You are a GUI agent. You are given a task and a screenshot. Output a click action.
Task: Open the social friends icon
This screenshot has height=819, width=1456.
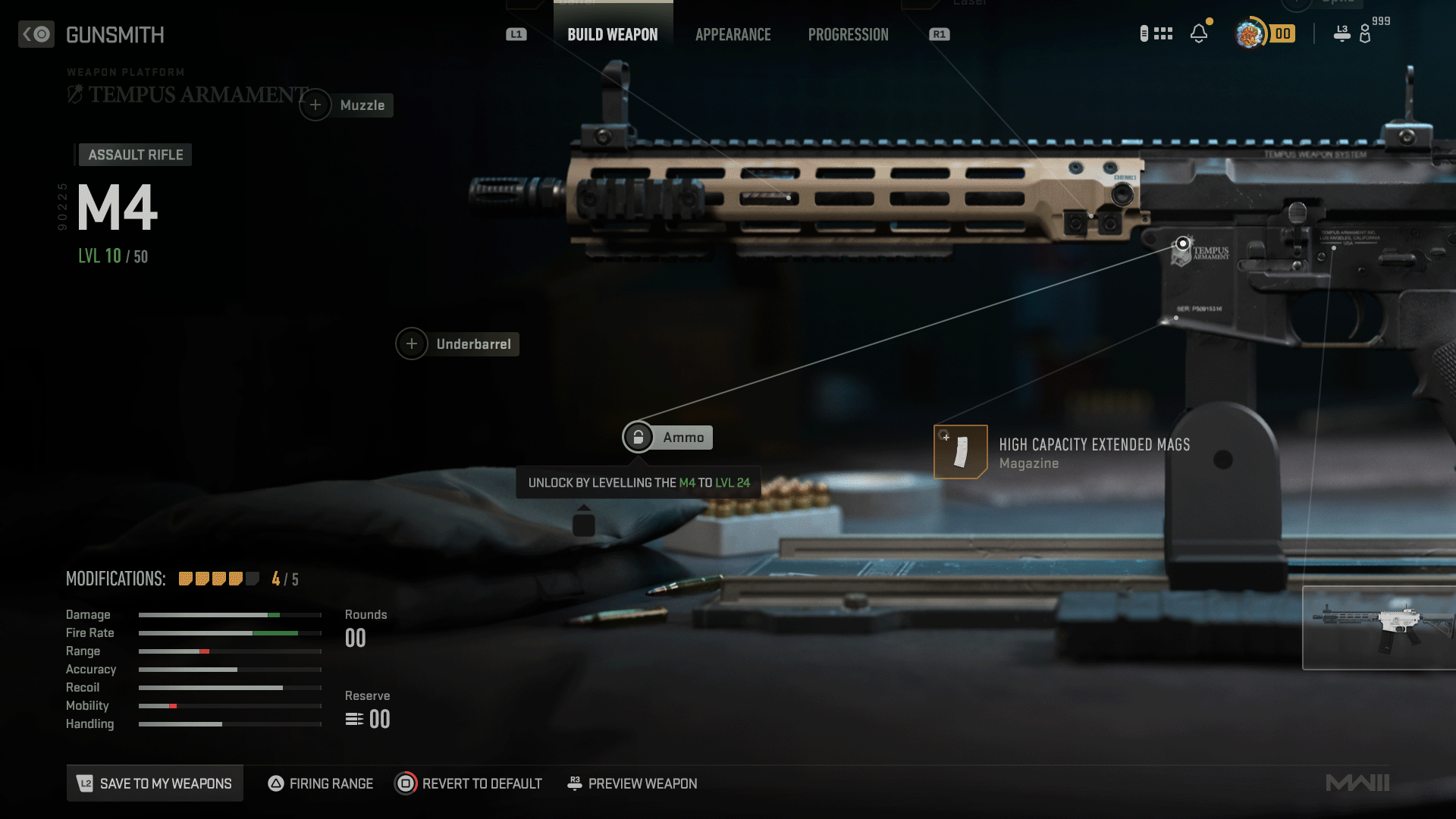[x=1364, y=34]
